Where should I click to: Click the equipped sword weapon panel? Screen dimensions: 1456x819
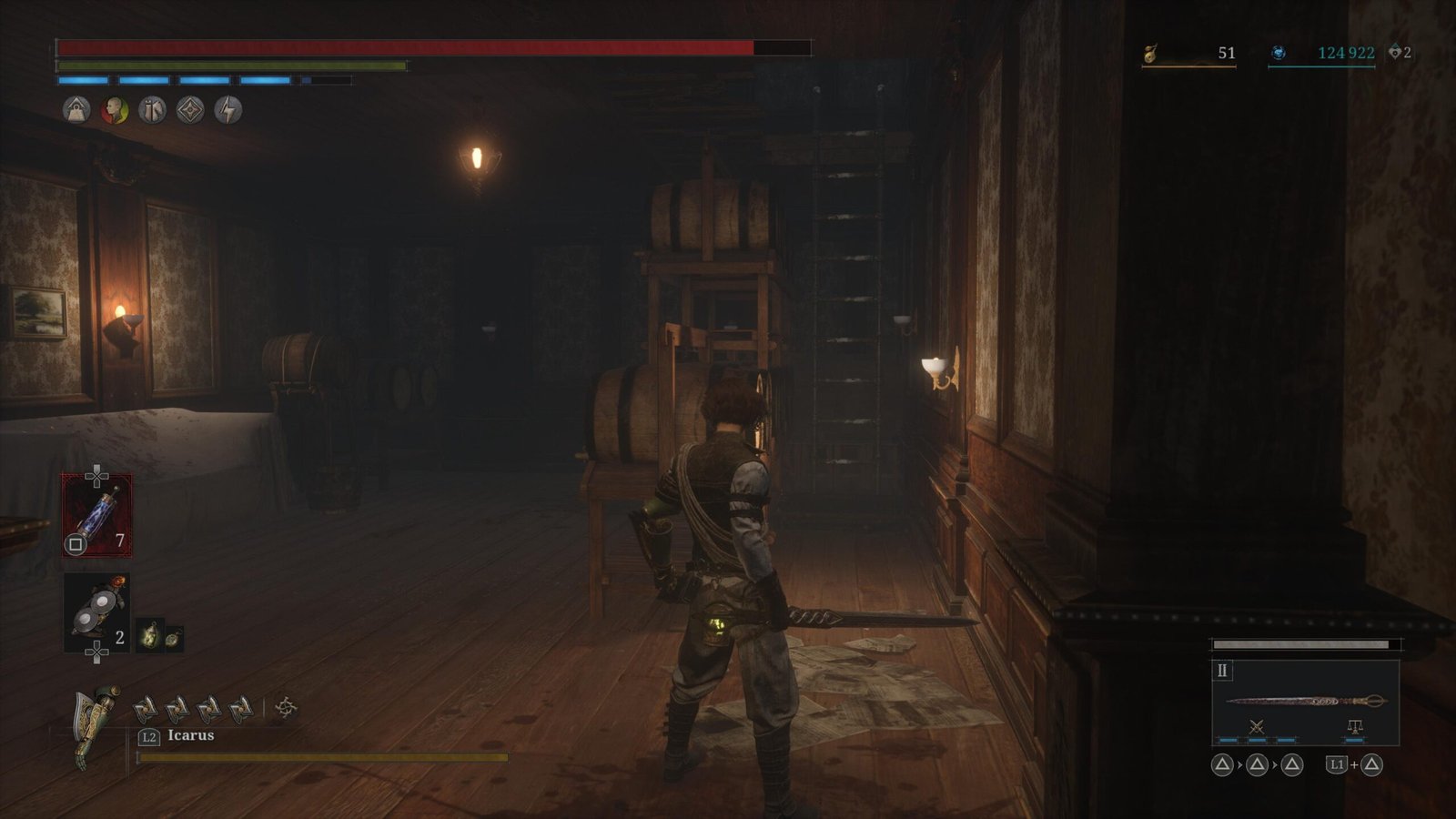click(1305, 701)
